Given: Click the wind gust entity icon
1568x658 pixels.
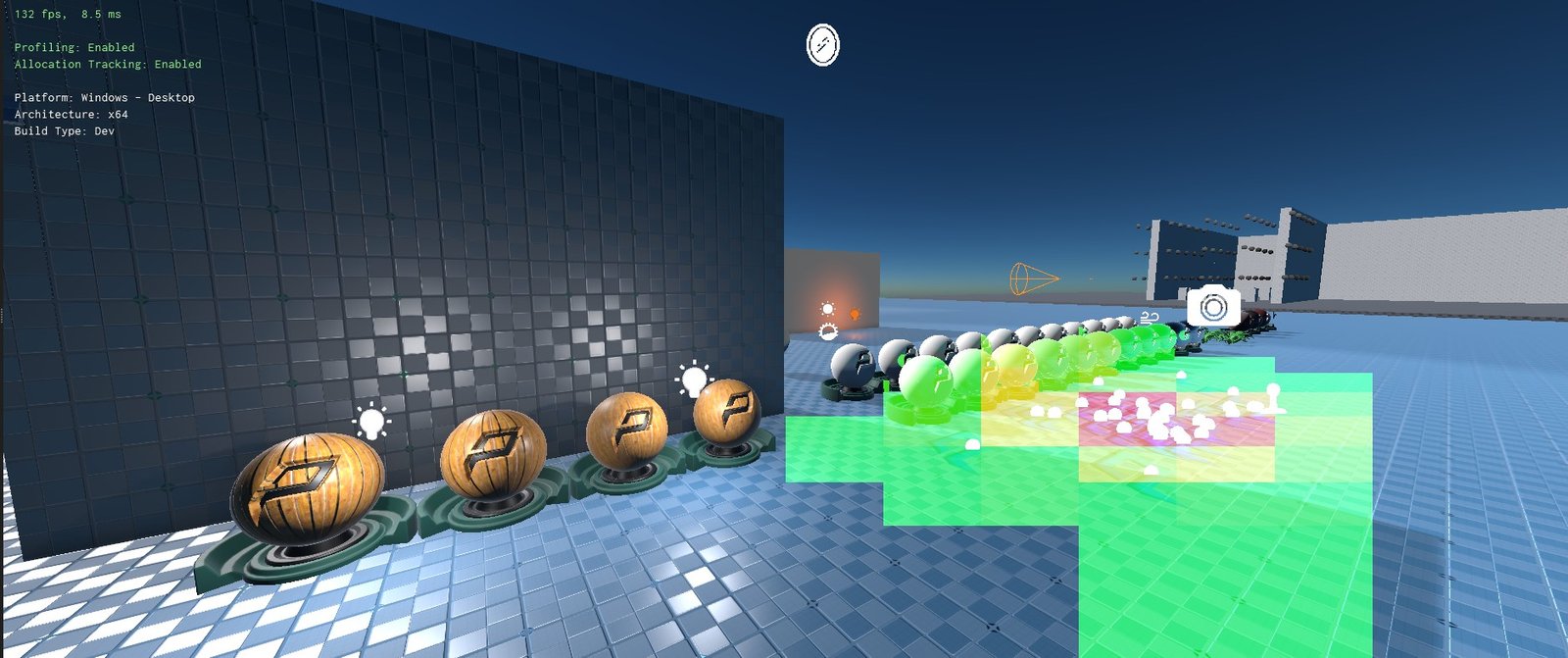Looking at the screenshot, I should click(x=1150, y=318).
